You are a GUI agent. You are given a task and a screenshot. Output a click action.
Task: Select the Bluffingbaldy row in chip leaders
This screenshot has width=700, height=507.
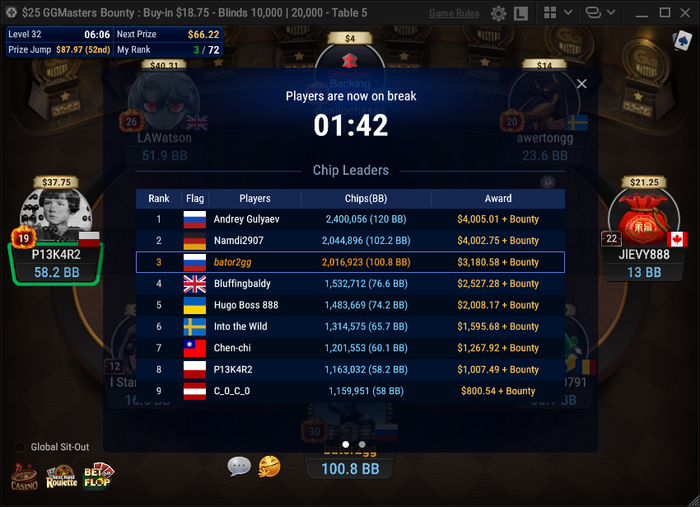[x=350, y=284]
